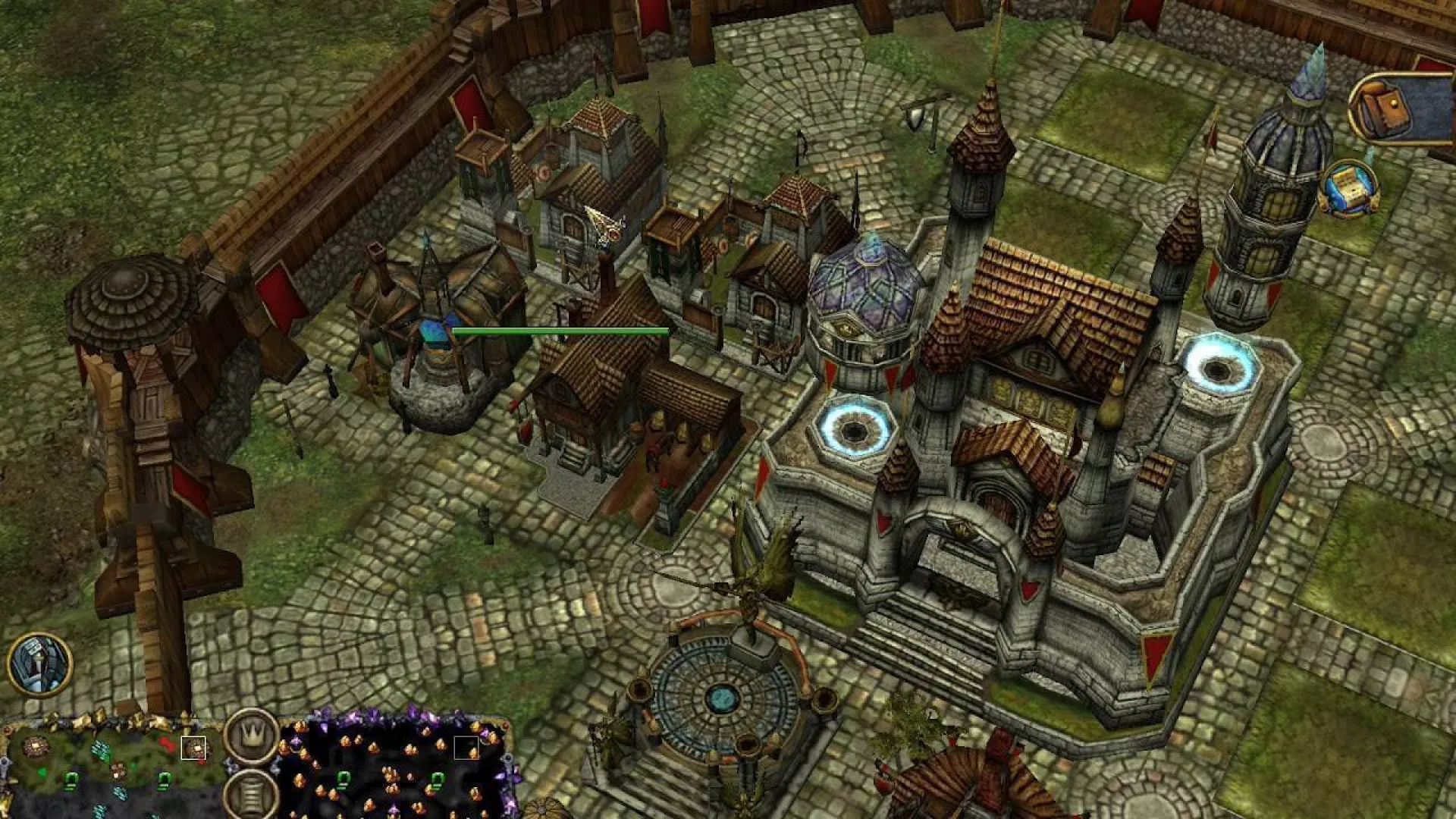Click the surface minimap with green terrain
This screenshot has height=819, width=1456.
tap(114, 766)
